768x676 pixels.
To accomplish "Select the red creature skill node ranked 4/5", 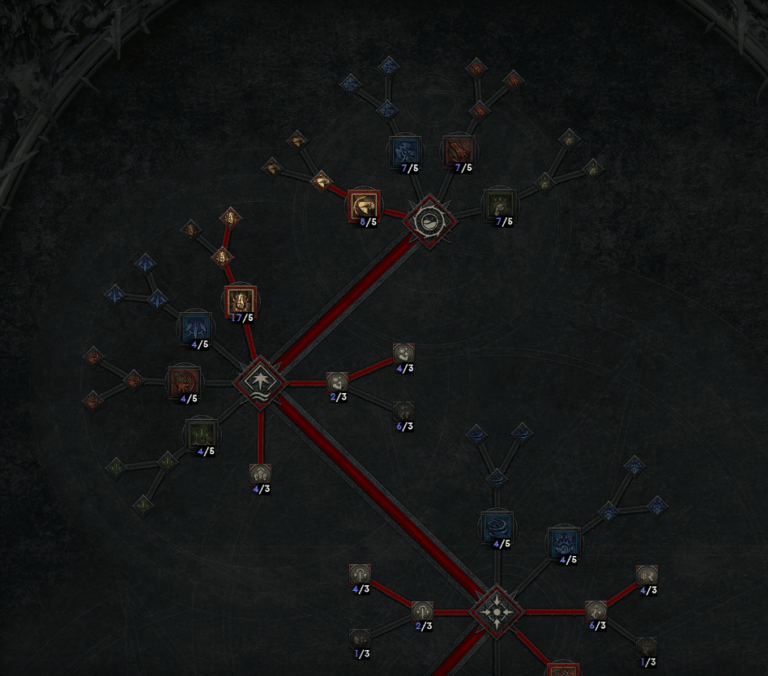I will click(183, 381).
